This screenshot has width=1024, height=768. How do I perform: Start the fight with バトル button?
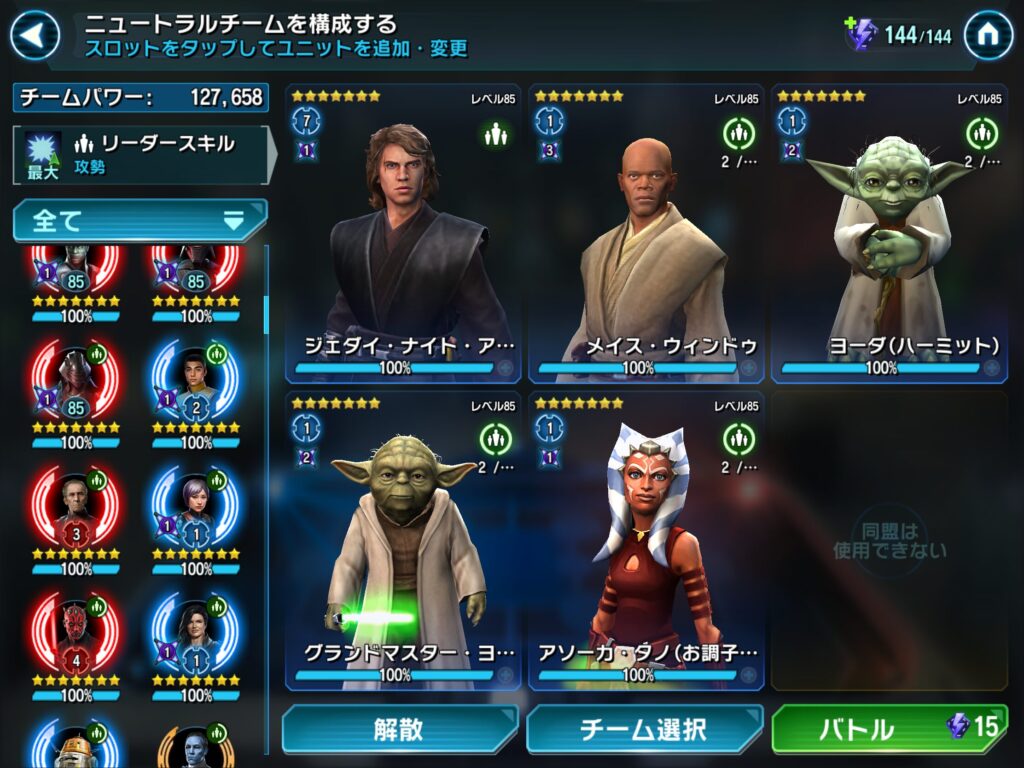[888, 729]
